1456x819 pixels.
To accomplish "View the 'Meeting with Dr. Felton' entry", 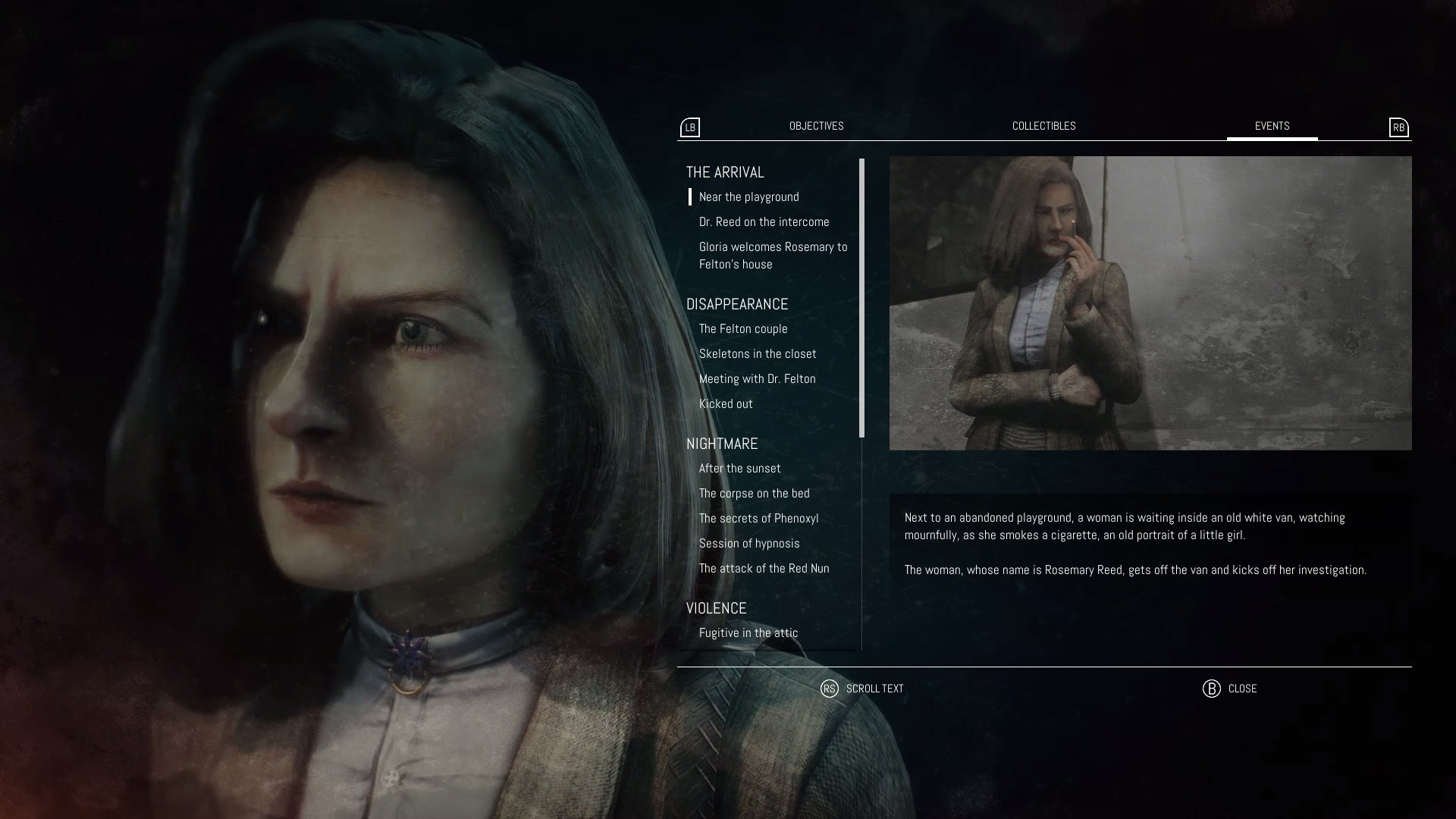I will 757,378.
